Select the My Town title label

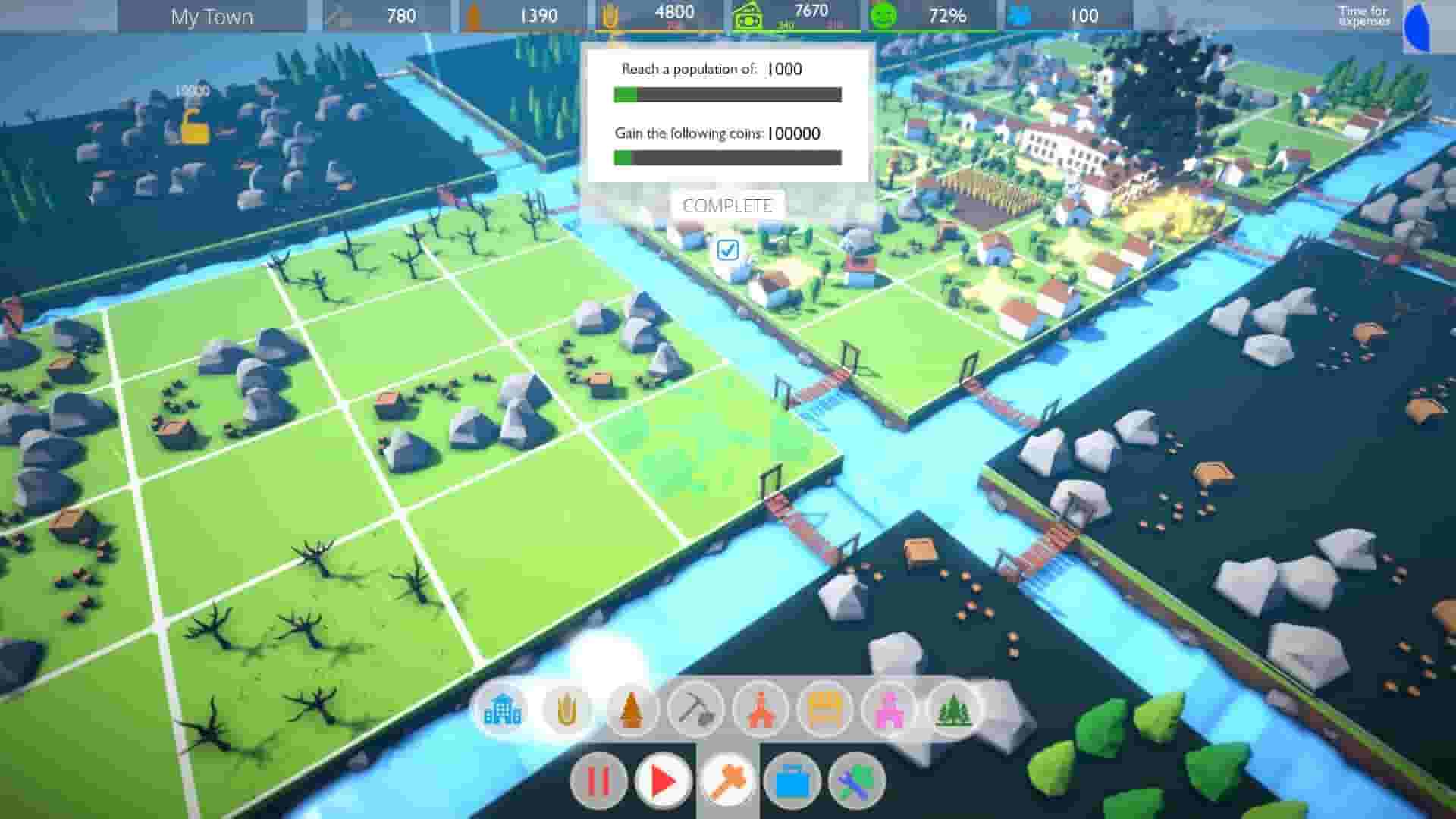click(x=212, y=17)
